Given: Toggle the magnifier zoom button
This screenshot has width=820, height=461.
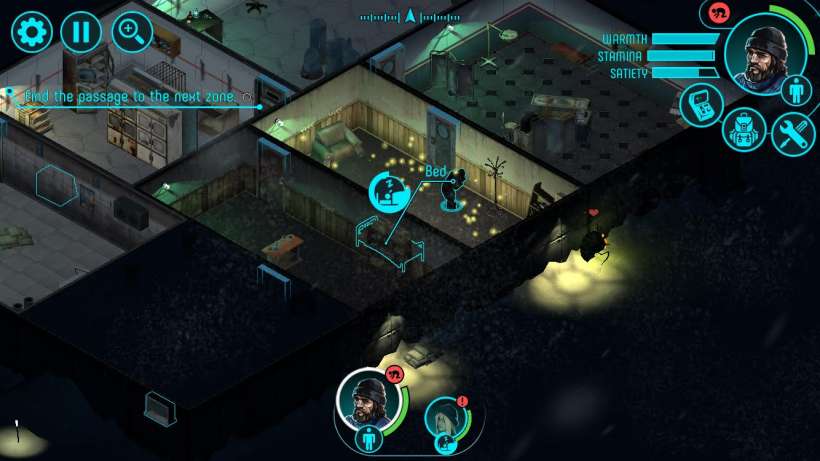Looking at the screenshot, I should click(132, 32).
